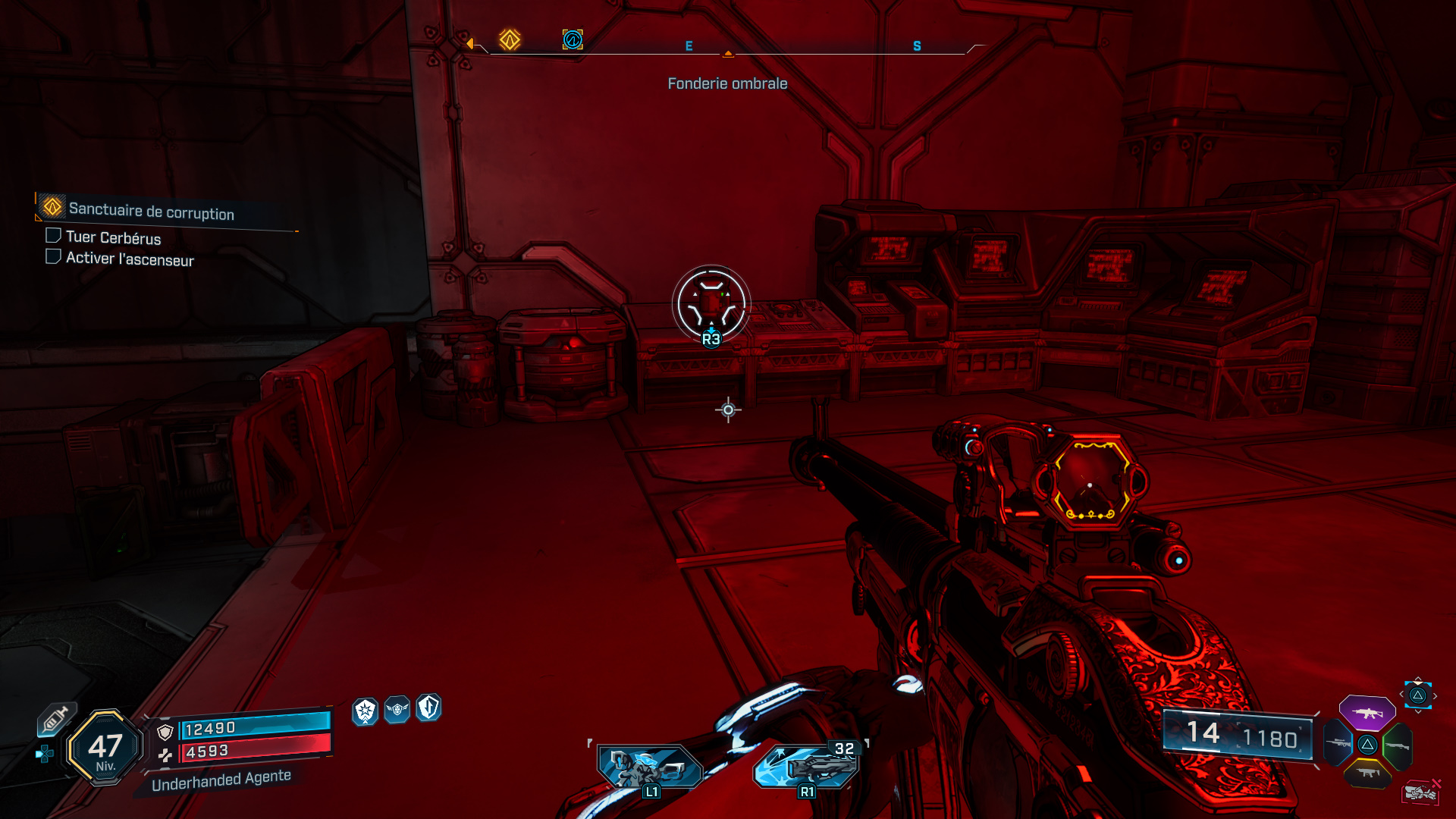The height and width of the screenshot is (819, 1456).
Task: Choose the yellow submachine gun slot
Action: coord(1367,773)
